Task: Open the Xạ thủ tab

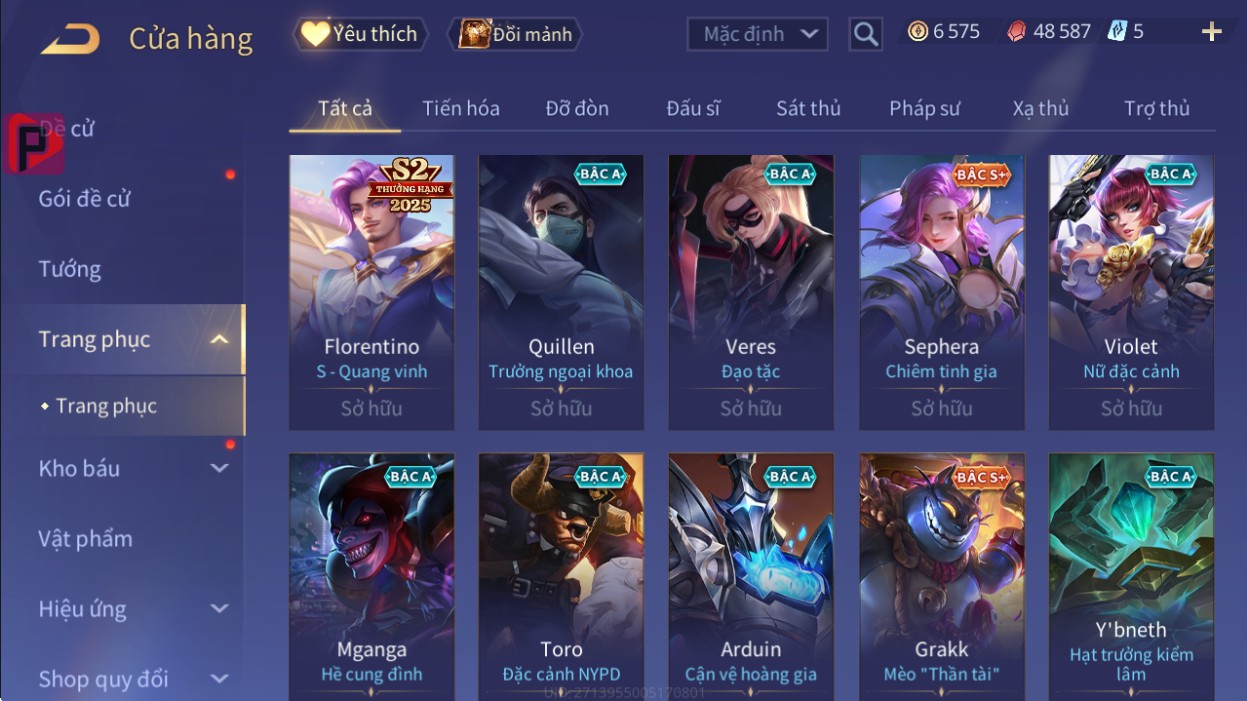Action: [x=1040, y=108]
